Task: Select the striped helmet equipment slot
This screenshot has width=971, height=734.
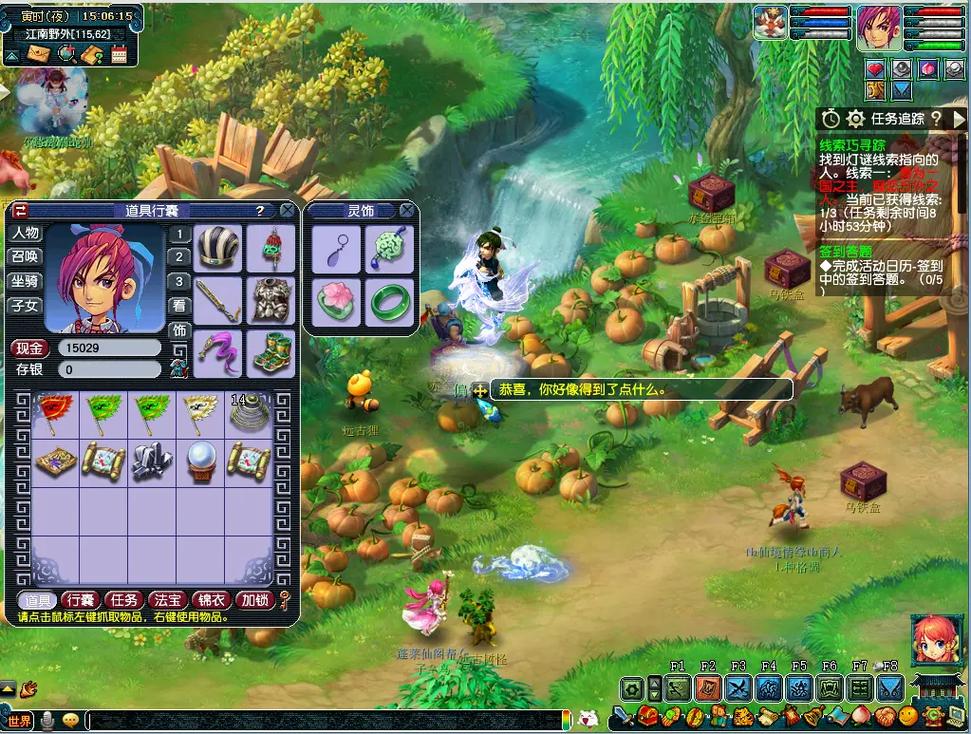Action: coord(217,247)
